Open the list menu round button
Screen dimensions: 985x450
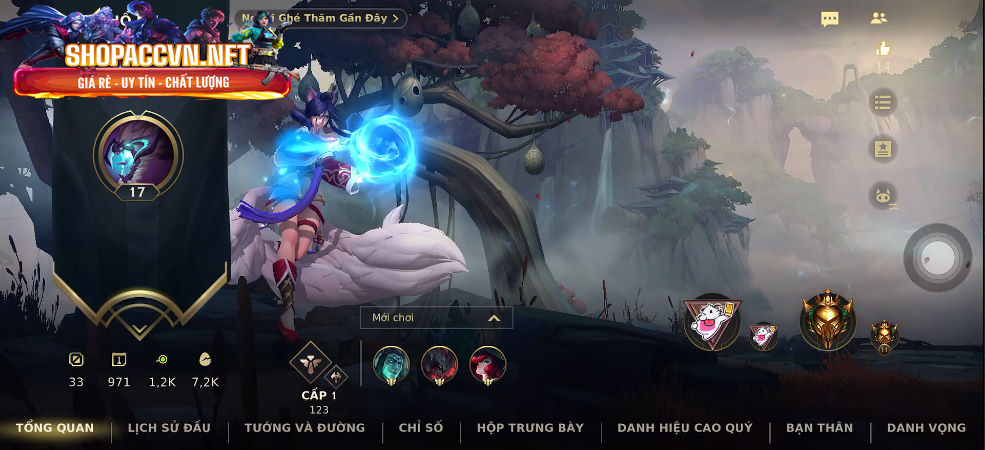pos(882,102)
